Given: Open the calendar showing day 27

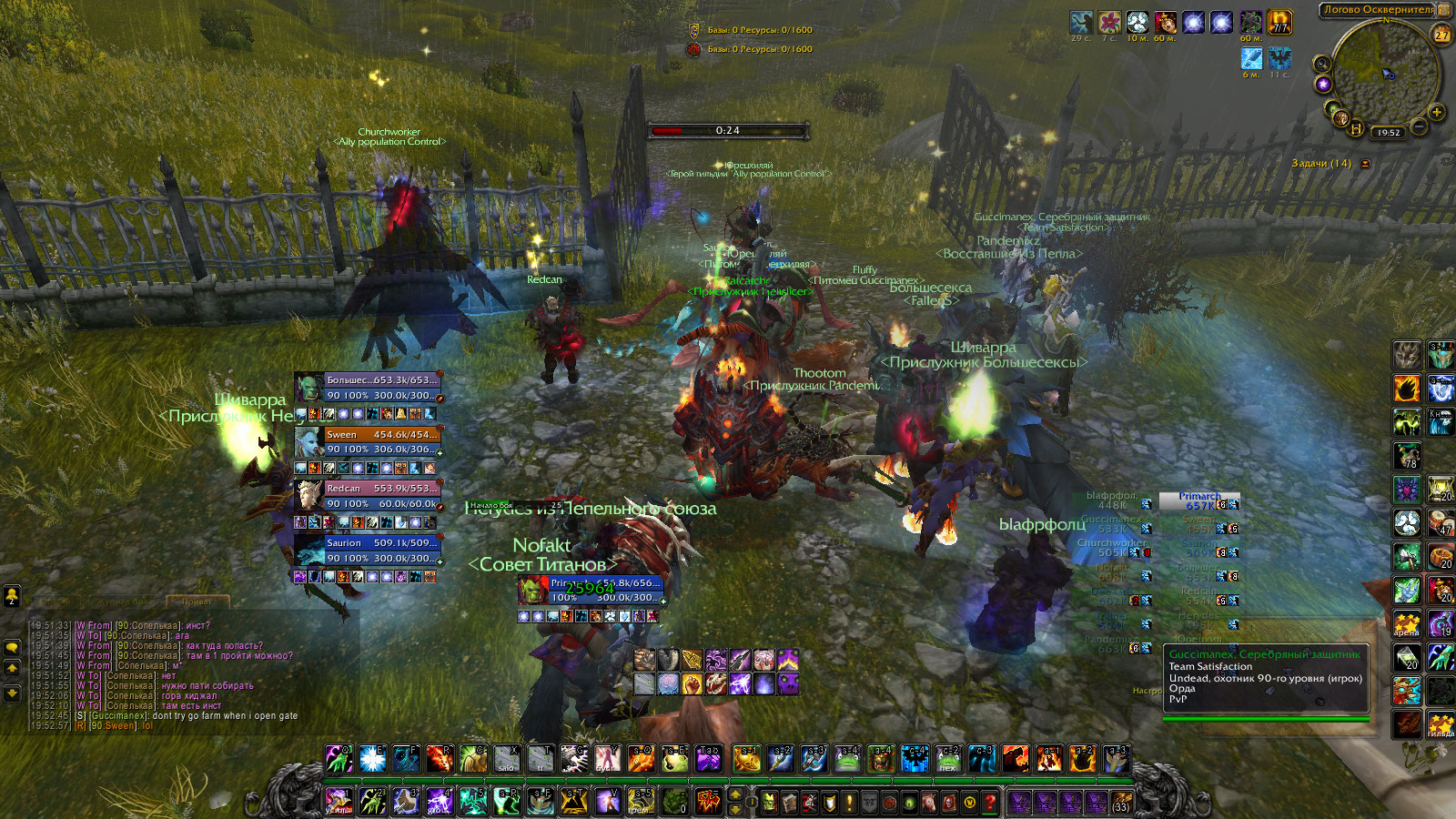Looking at the screenshot, I should tap(1441, 35).
